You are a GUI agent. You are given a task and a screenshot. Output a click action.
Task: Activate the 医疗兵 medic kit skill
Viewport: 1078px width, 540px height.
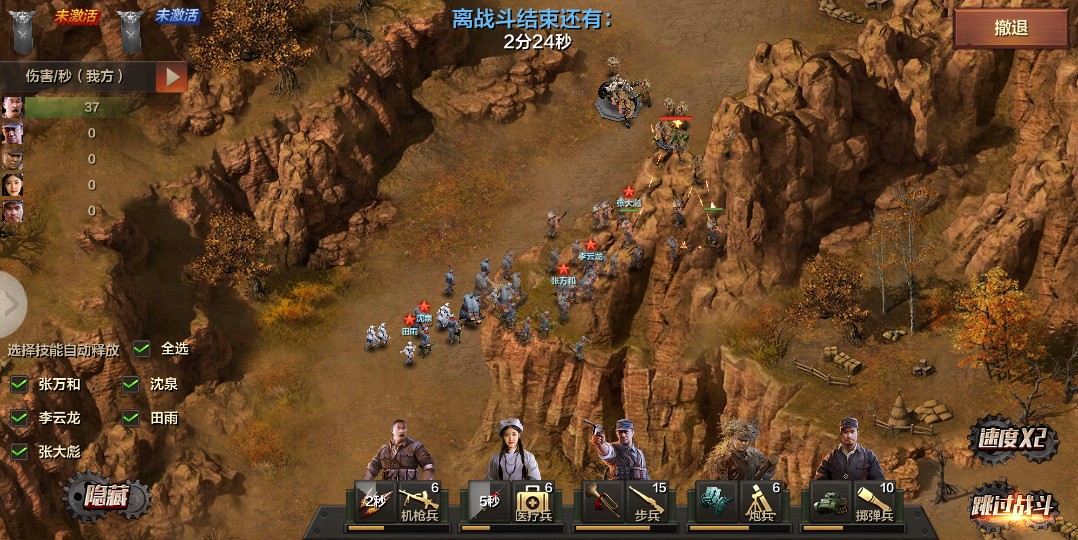click(533, 501)
